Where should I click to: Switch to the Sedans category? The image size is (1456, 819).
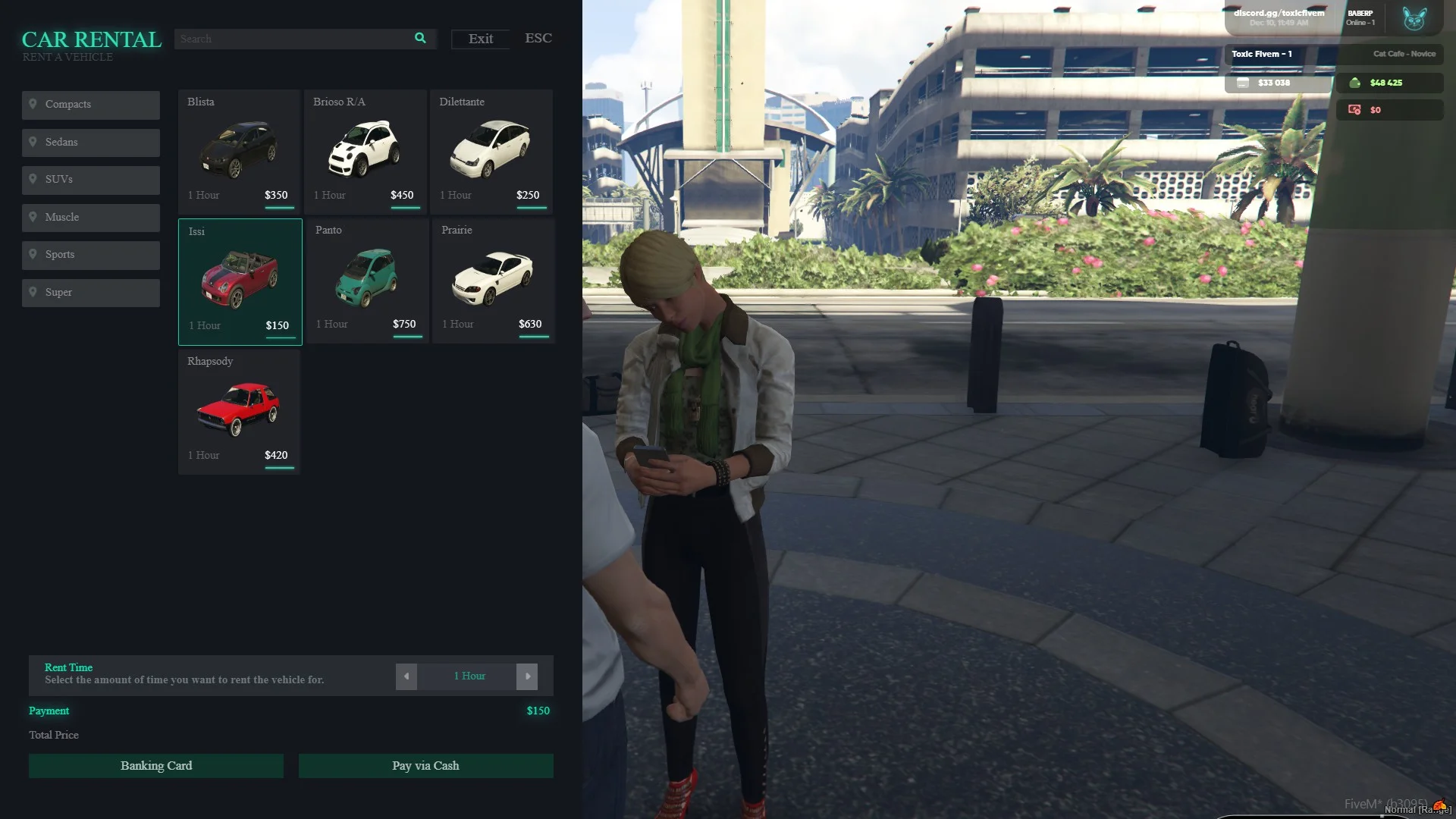91,143
